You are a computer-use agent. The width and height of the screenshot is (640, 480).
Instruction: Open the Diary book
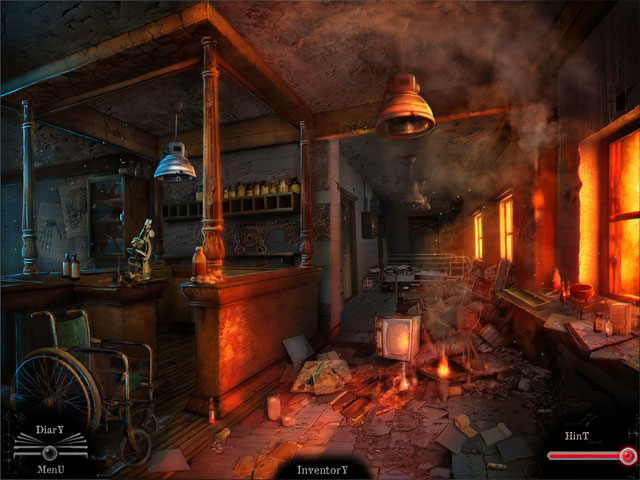[50, 432]
